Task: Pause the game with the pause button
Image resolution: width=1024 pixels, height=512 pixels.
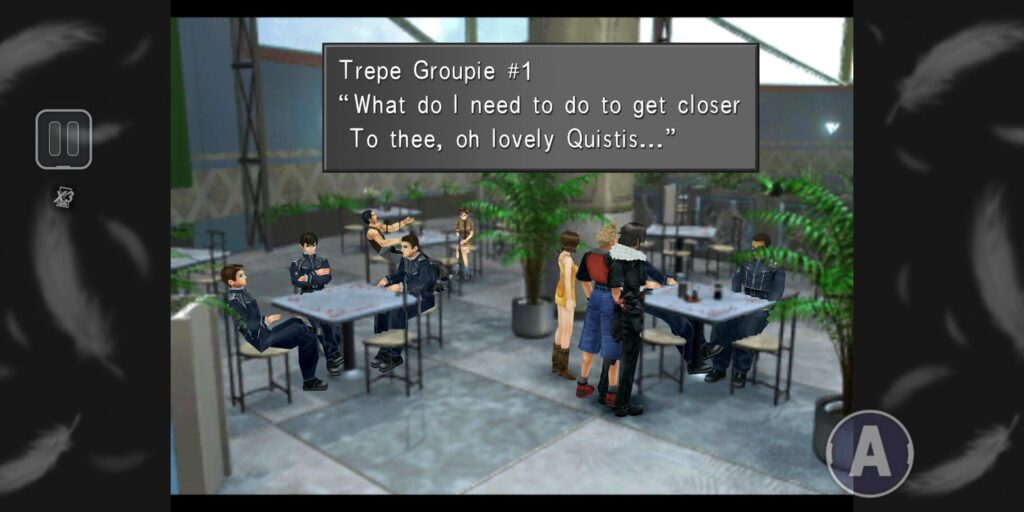Action: (x=63, y=139)
